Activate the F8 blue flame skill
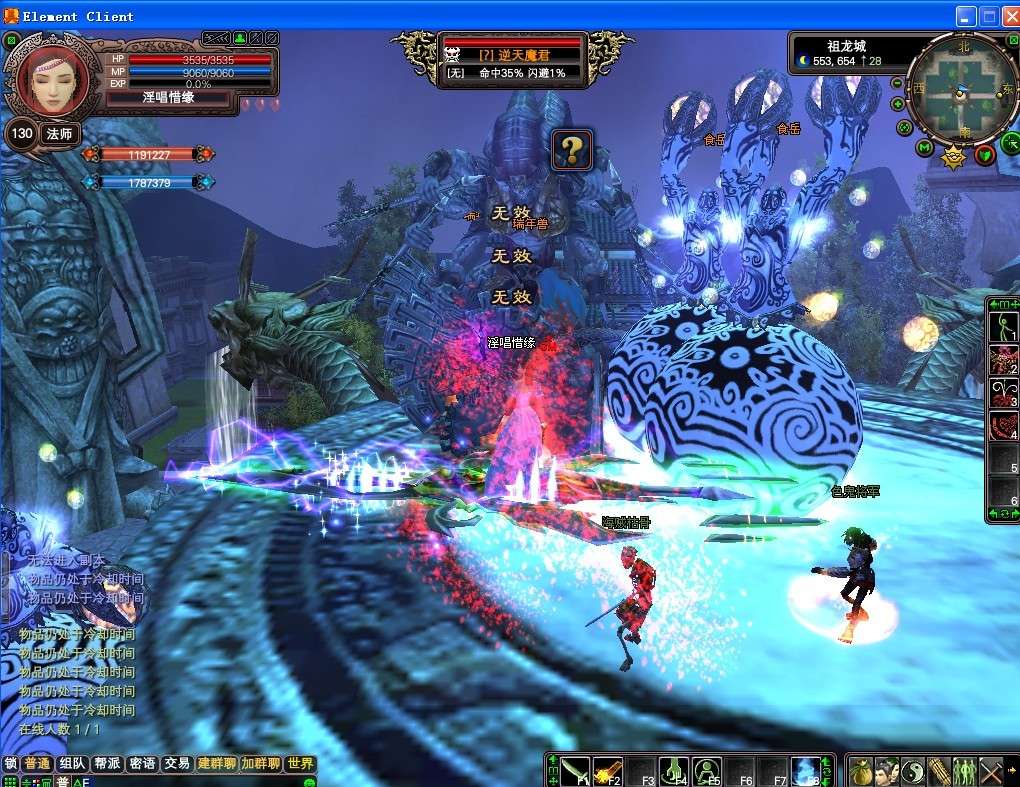The width and height of the screenshot is (1020, 787). 806,771
